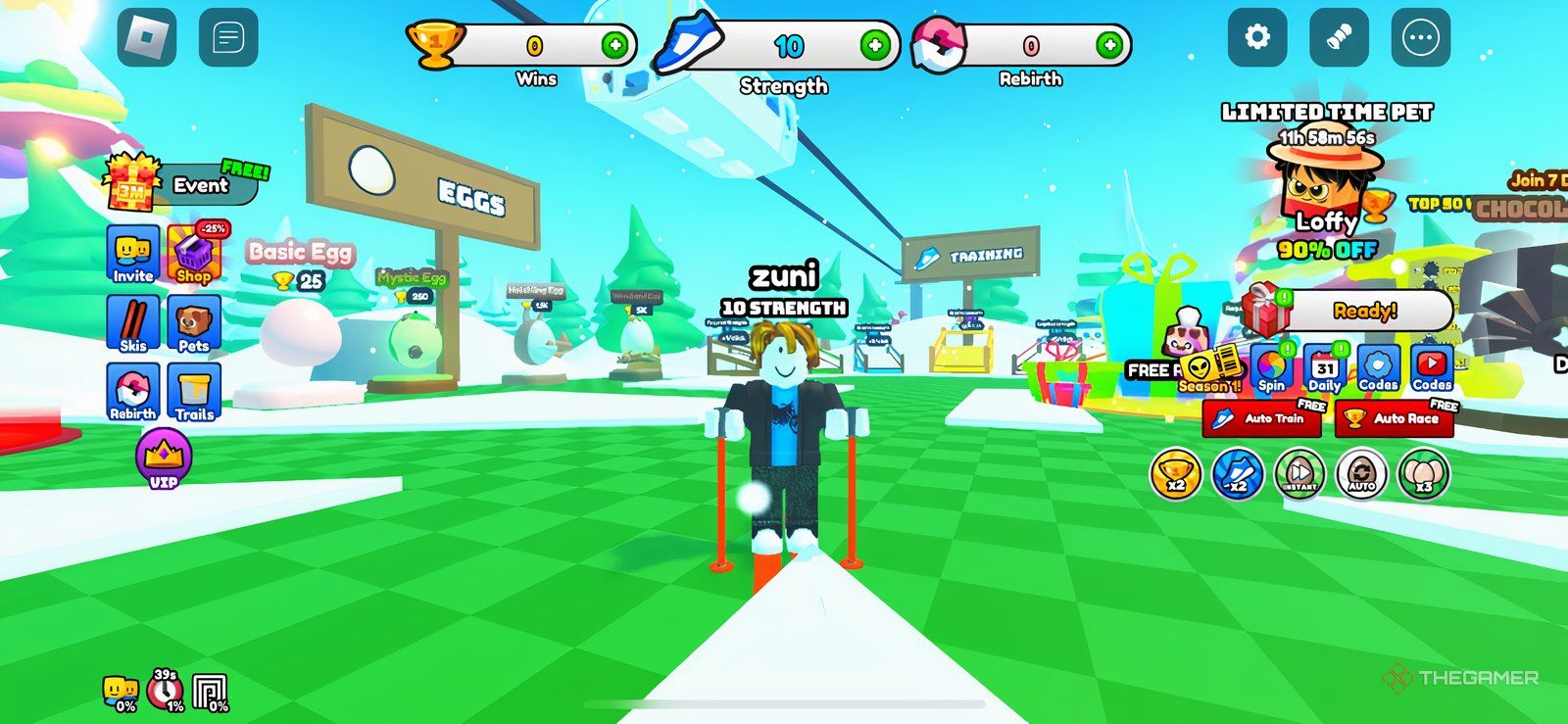This screenshot has height=724, width=1568.
Task: Open the Spin wheel
Action: click(1271, 369)
